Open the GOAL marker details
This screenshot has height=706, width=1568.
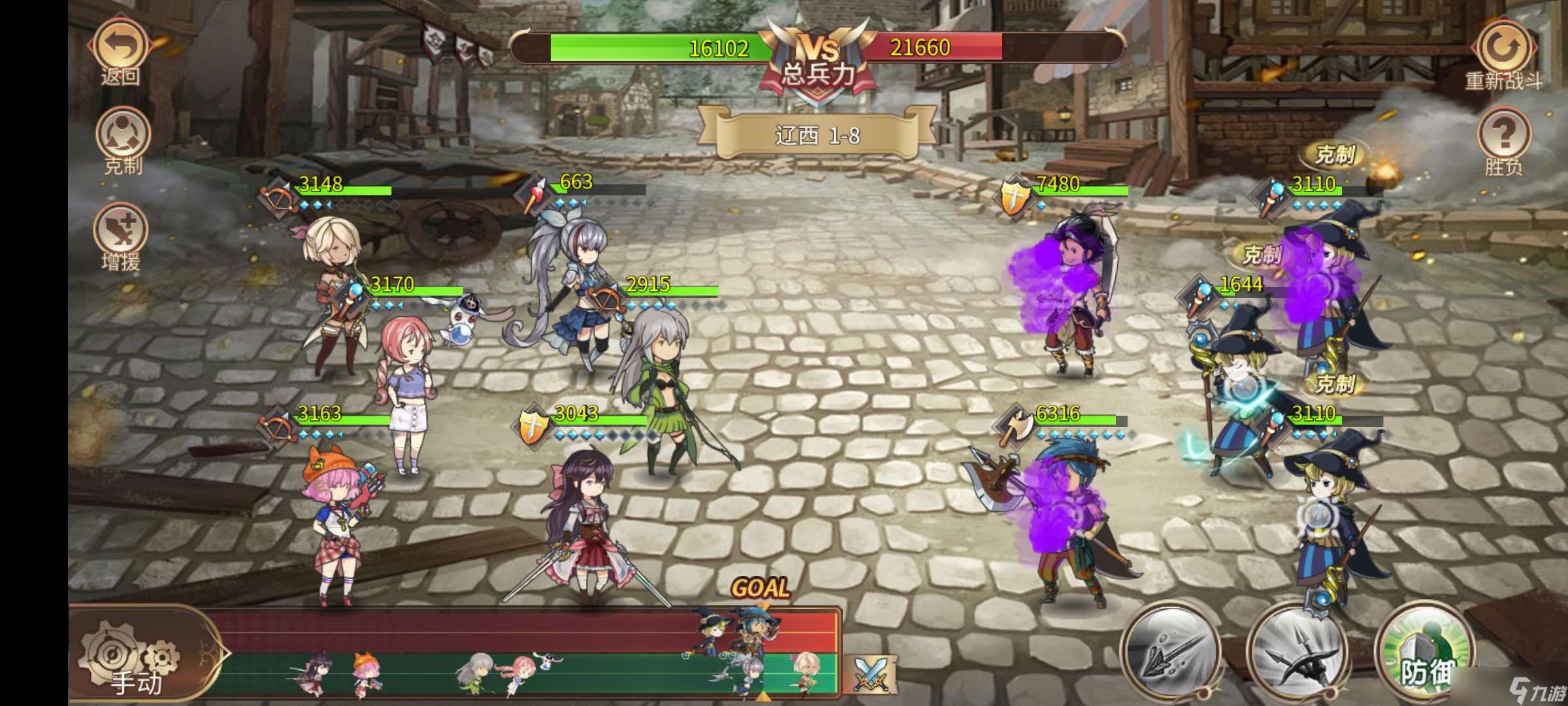(x=761, y=587)
